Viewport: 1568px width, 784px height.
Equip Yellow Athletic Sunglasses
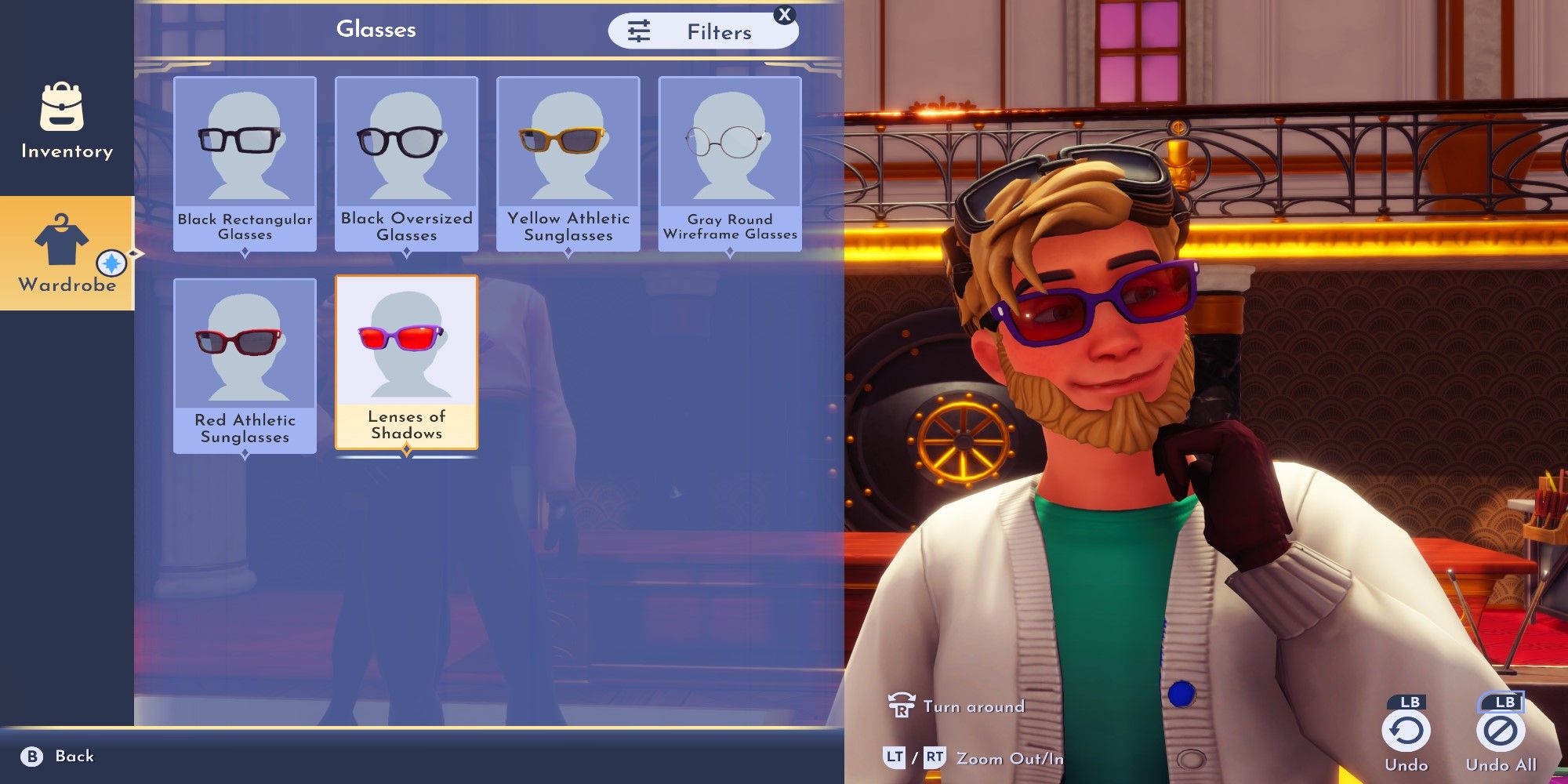(568, 163)
